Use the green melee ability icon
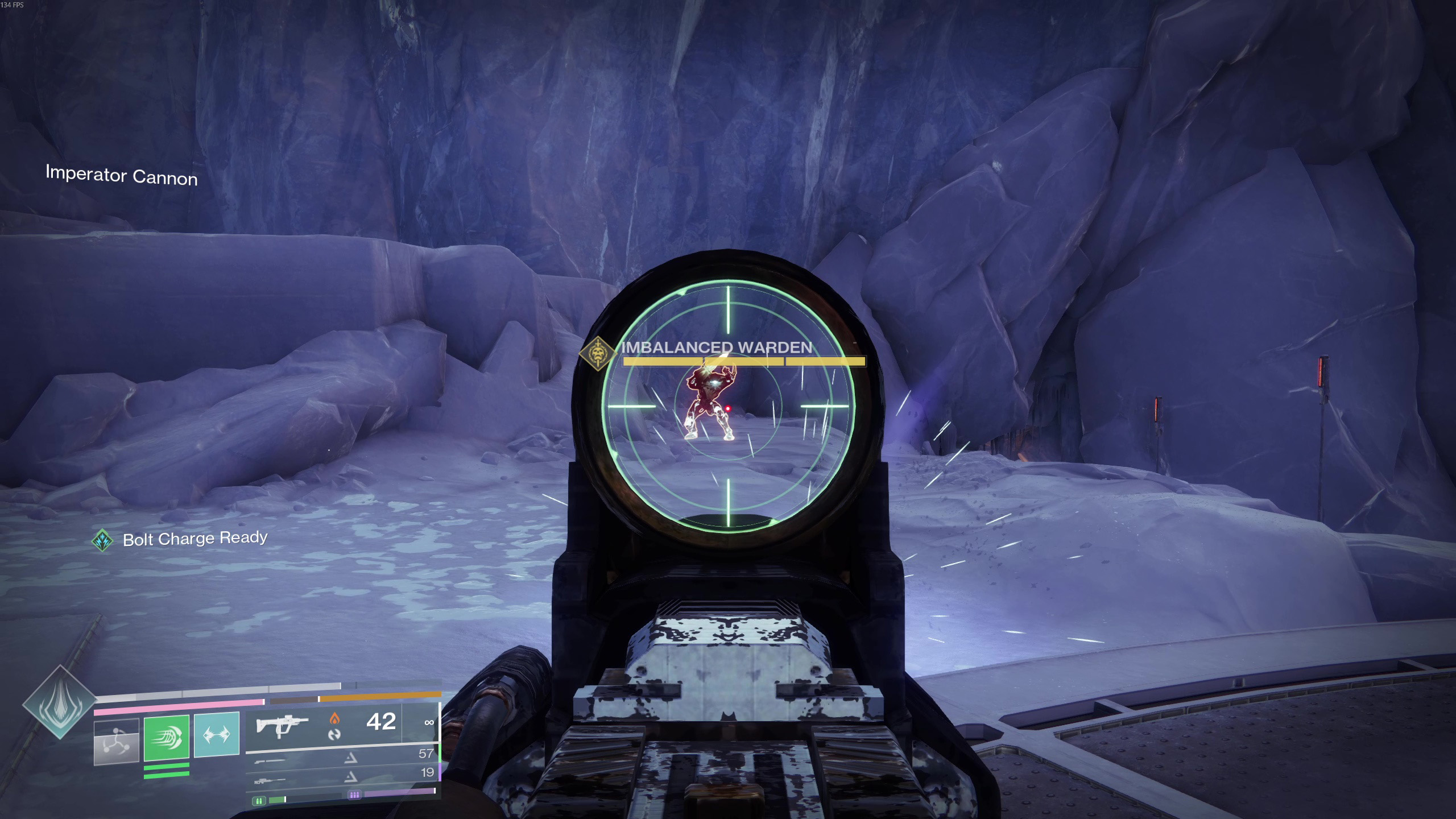Image resolution: width=1456 pixels, height=819 pixels. (166, 738)
